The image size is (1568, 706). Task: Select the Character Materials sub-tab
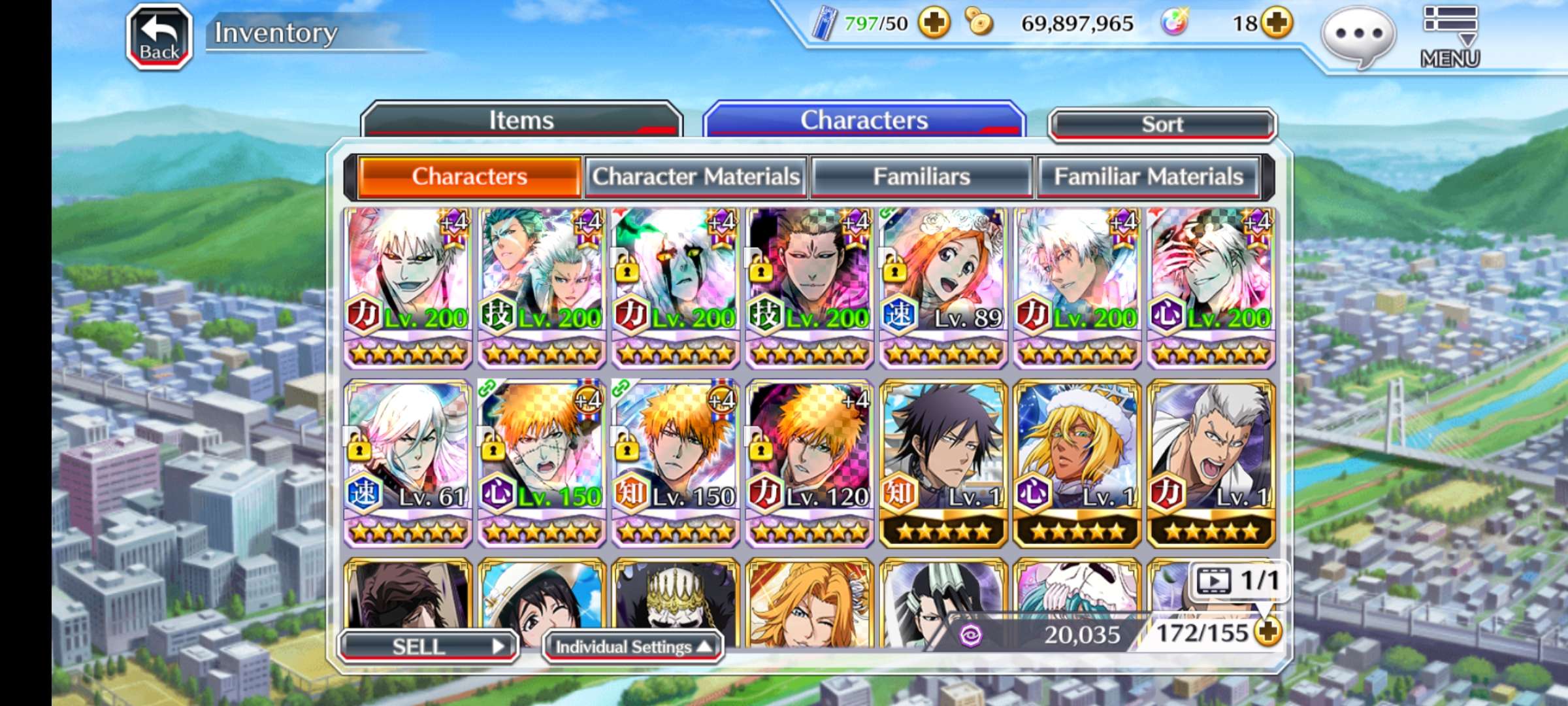pos(696,176)
